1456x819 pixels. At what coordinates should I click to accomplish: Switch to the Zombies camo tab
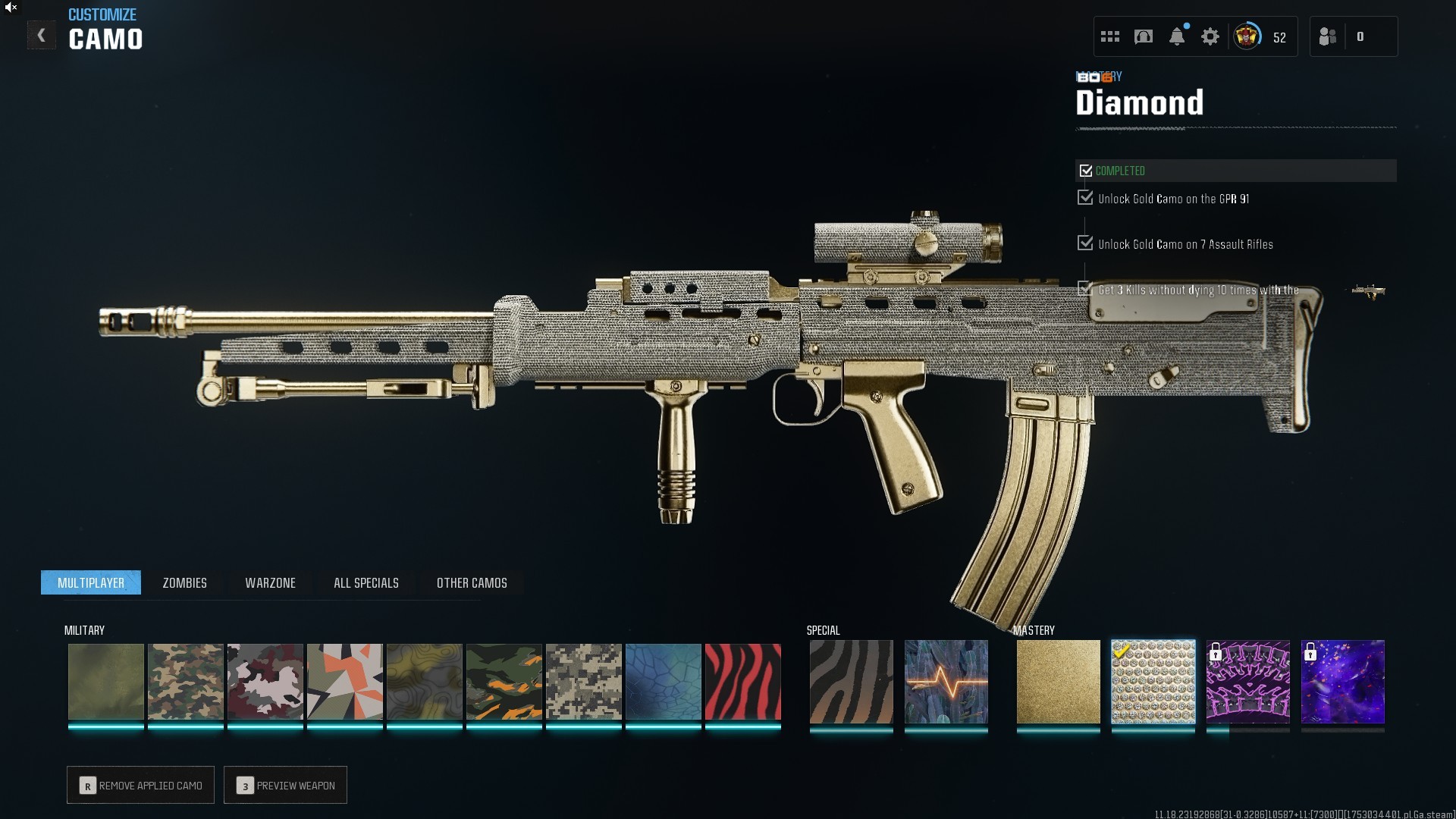pyautogui.click(x=184, y=582)
